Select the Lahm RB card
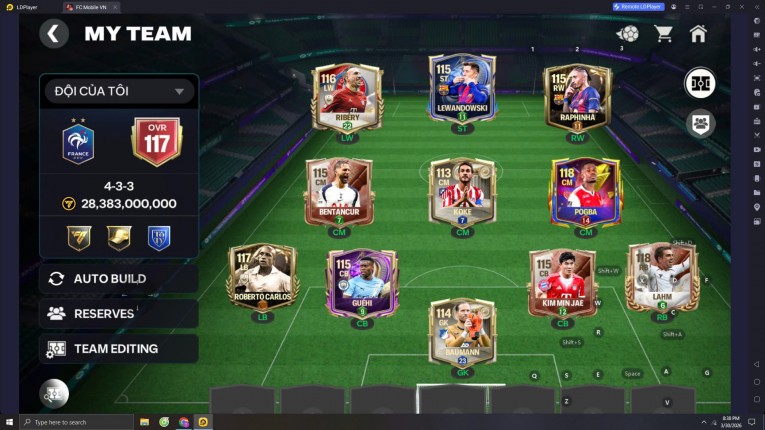The image size is (765, 430). coord(661,277)
